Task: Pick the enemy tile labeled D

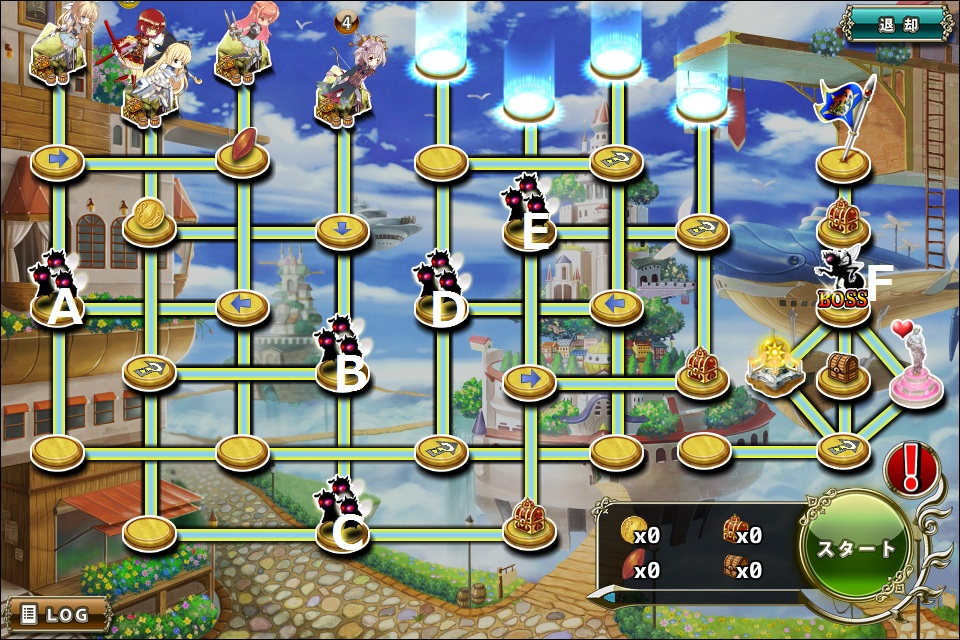Action: click(441, 292)
